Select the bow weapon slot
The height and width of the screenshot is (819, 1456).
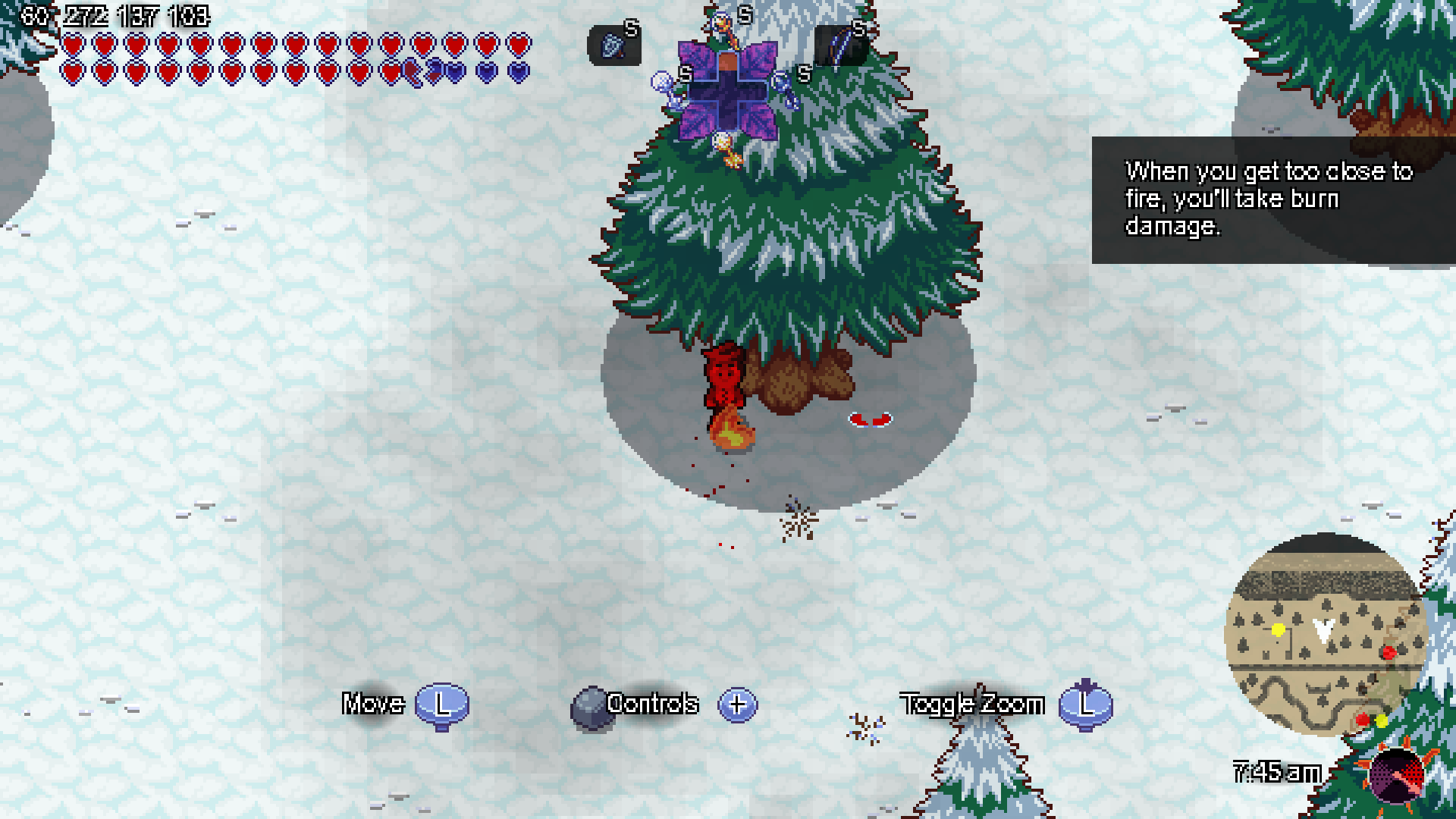click(x=840, y=46)
